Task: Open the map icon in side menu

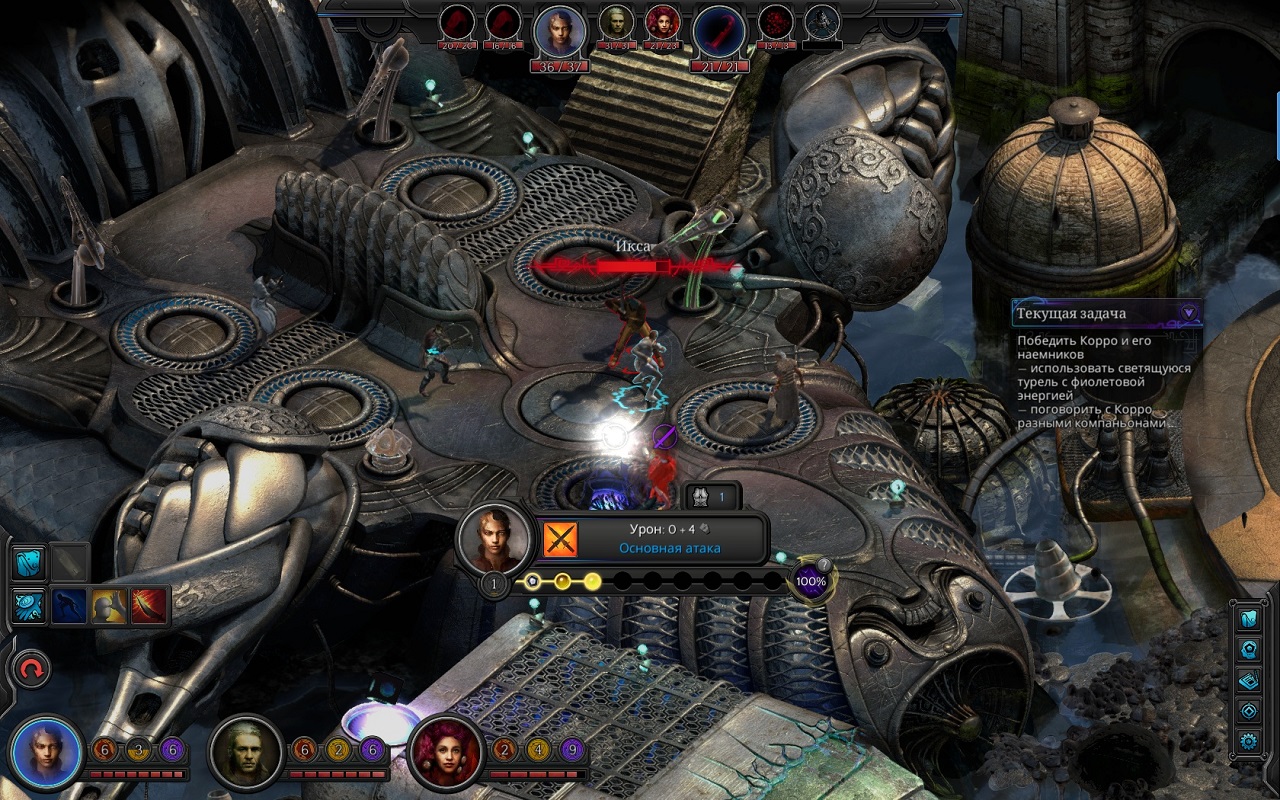Action: pos(1249,618)
